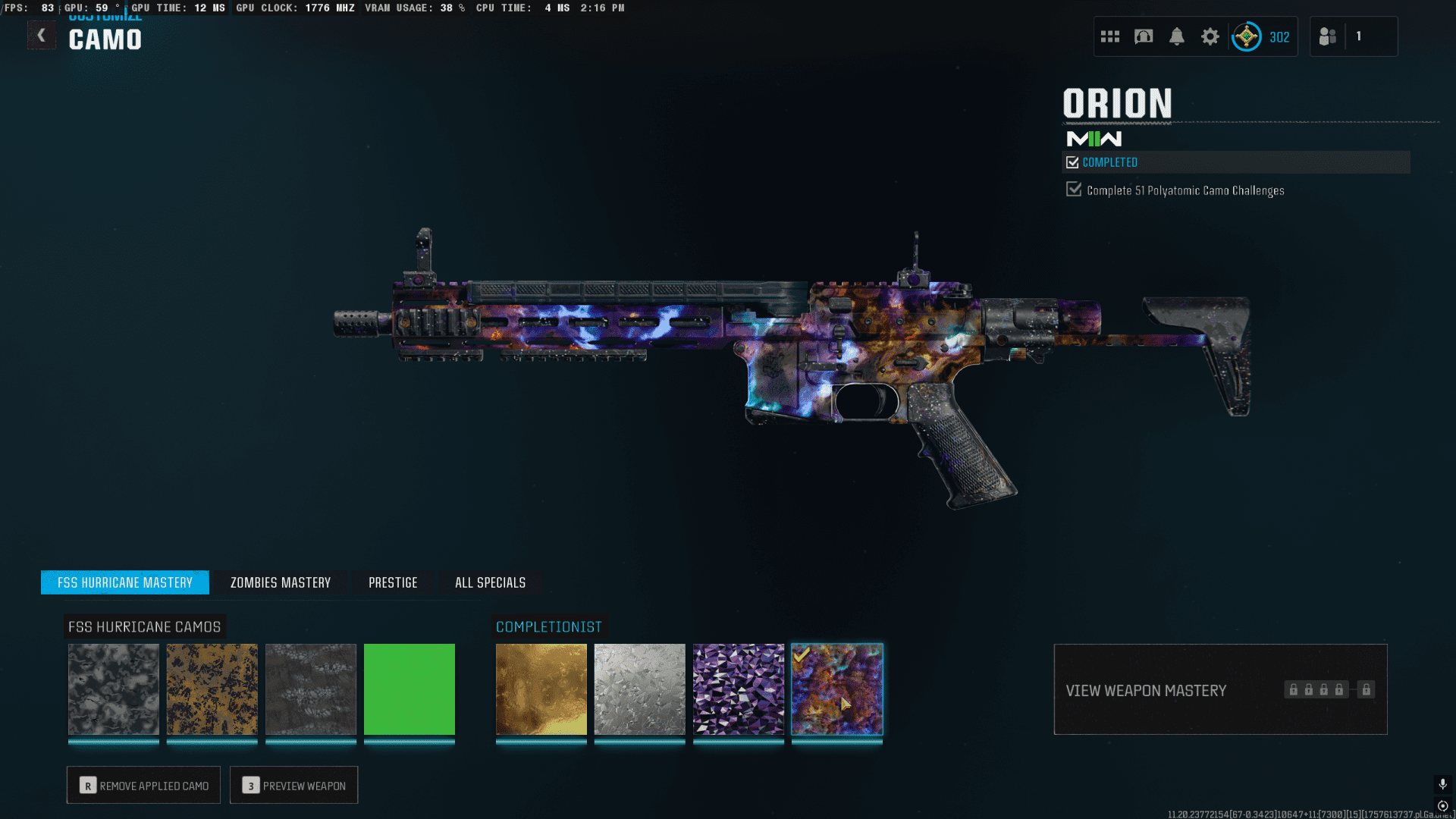Viewport: 1456px width, 819px height.
Task: Equip the Gold completionist camo
Action: click(541, 689)
